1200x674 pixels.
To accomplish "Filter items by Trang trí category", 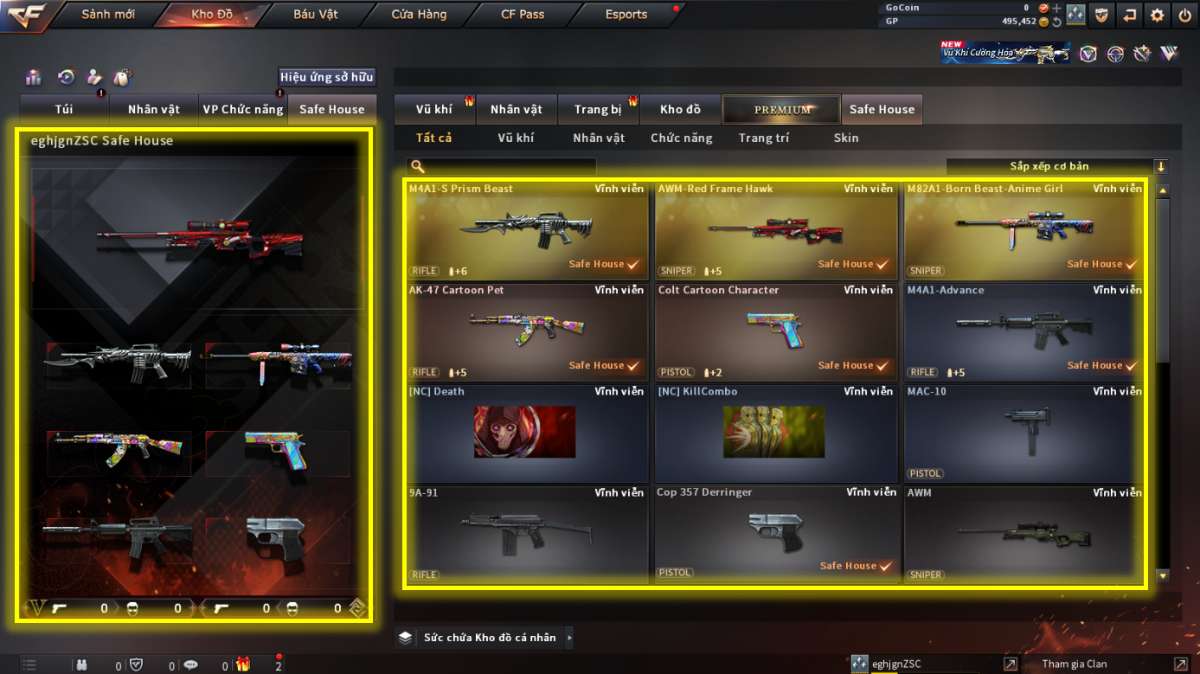I will 763,138.
